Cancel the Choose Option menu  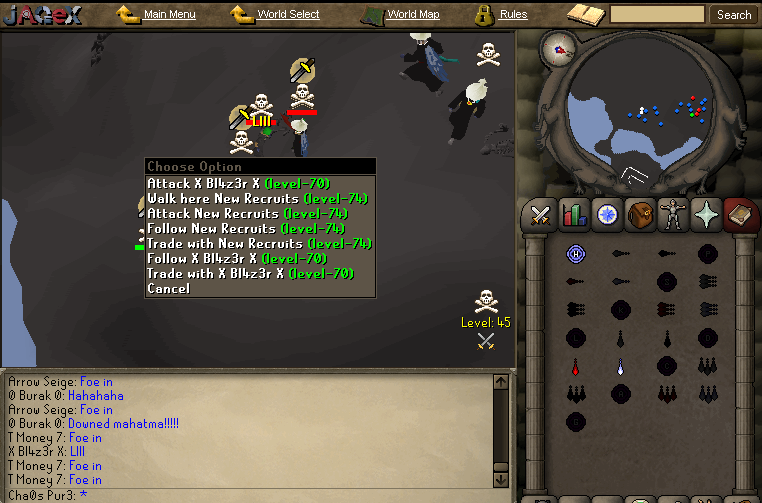tap(168, 289)
